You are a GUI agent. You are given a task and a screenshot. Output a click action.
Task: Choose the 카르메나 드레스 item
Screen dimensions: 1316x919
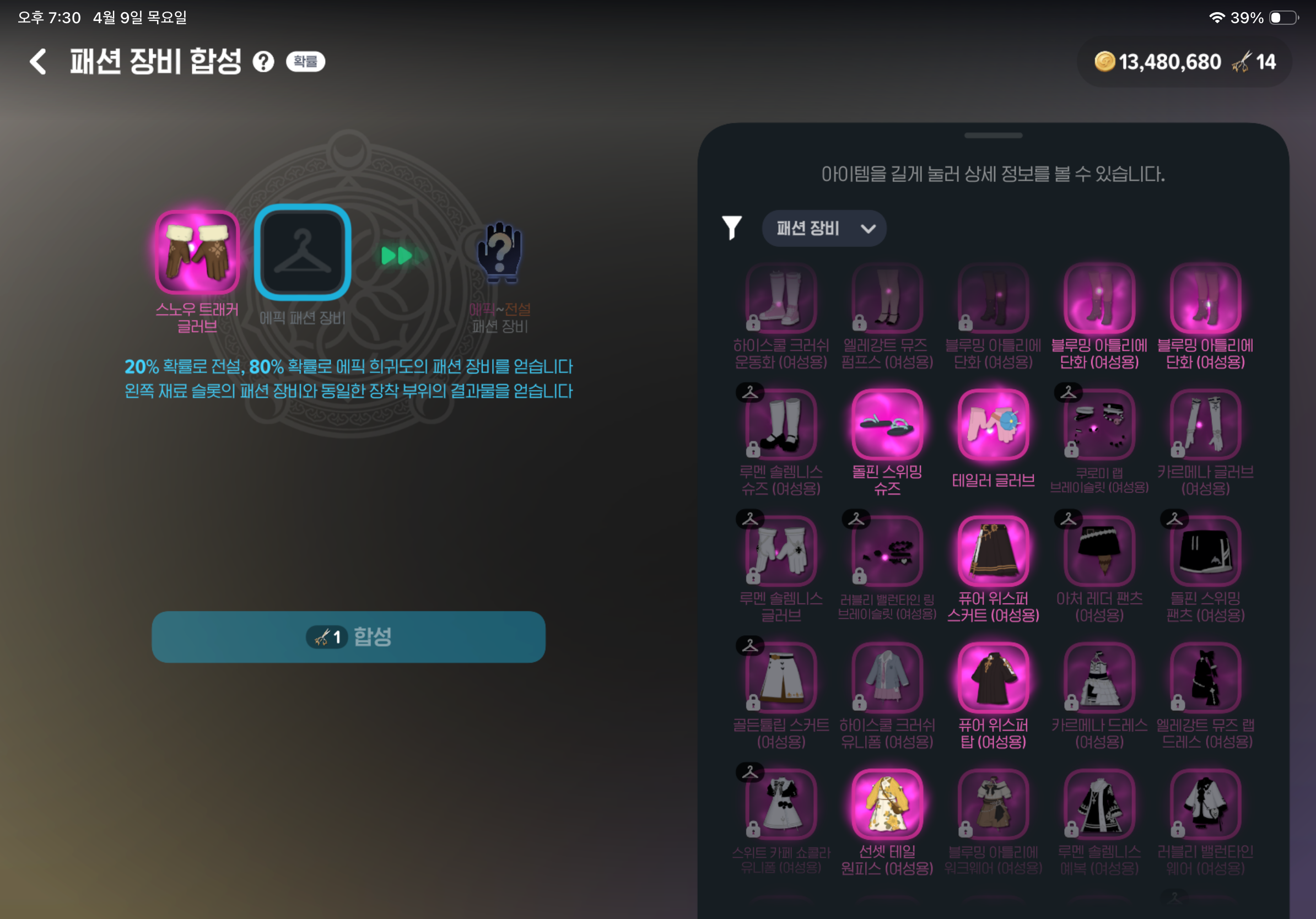(1099, 678)
